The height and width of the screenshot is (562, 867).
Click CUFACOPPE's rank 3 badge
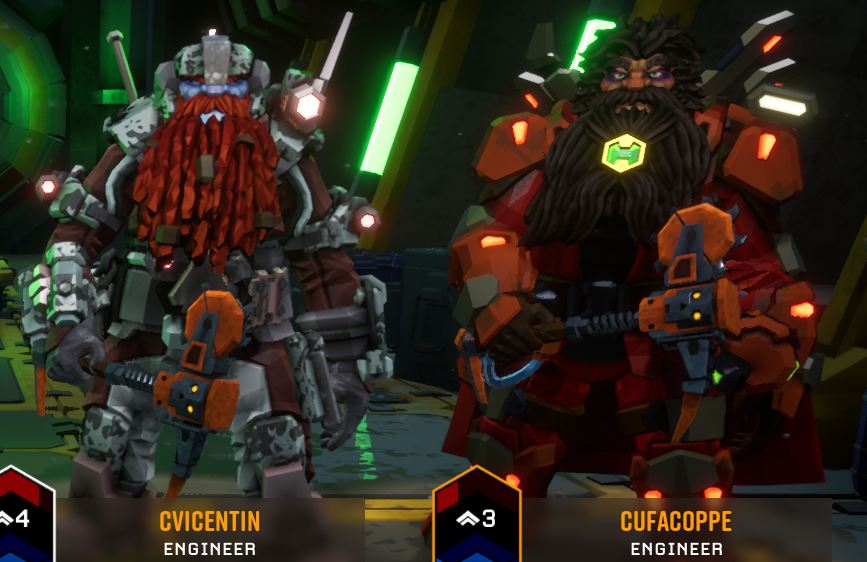click(477, 519)
